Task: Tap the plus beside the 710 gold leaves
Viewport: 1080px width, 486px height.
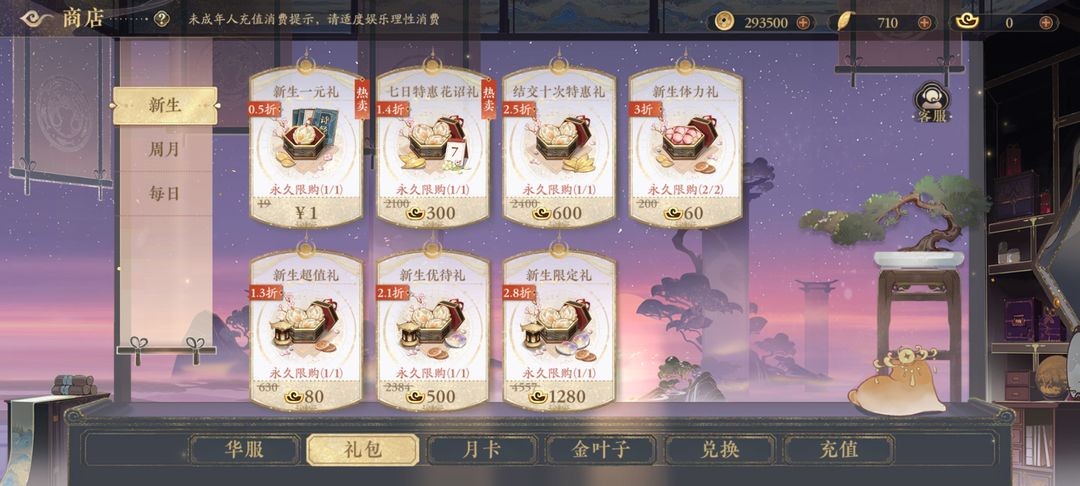Action: tap(923, 22)
